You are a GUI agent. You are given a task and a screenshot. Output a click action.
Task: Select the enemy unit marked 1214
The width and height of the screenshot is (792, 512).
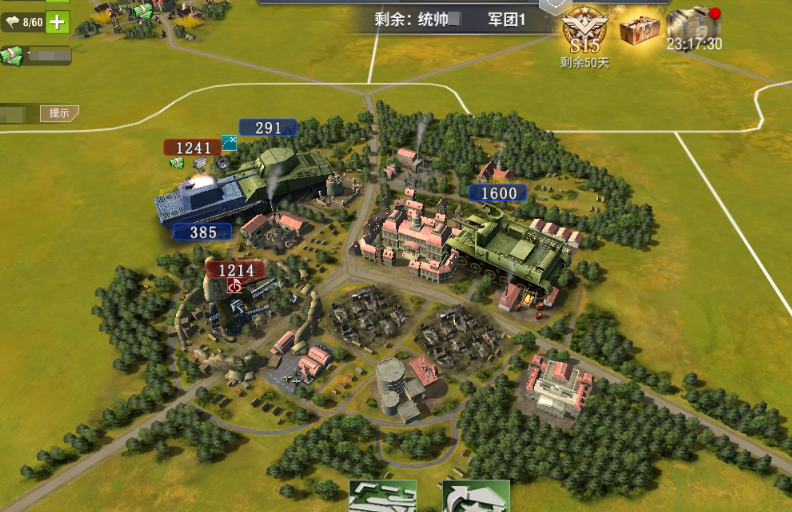(x=236, y=270)
